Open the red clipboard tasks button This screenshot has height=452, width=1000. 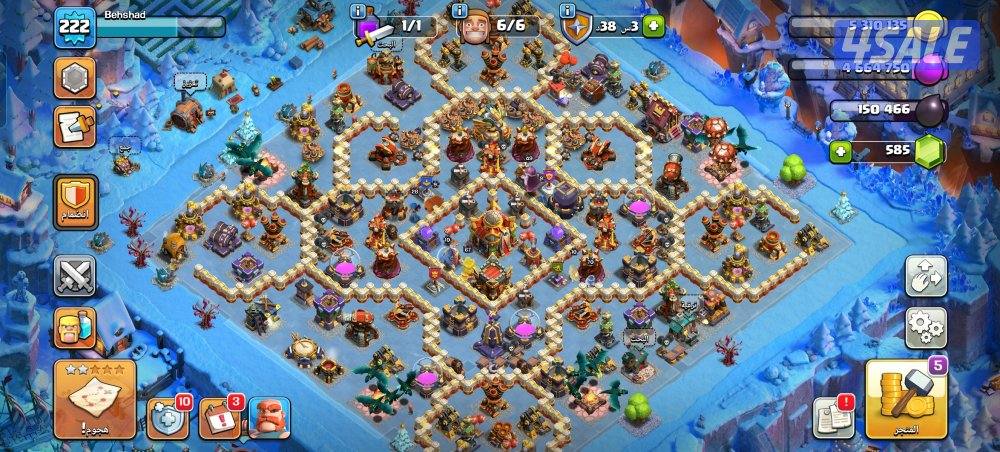[75, 125]
